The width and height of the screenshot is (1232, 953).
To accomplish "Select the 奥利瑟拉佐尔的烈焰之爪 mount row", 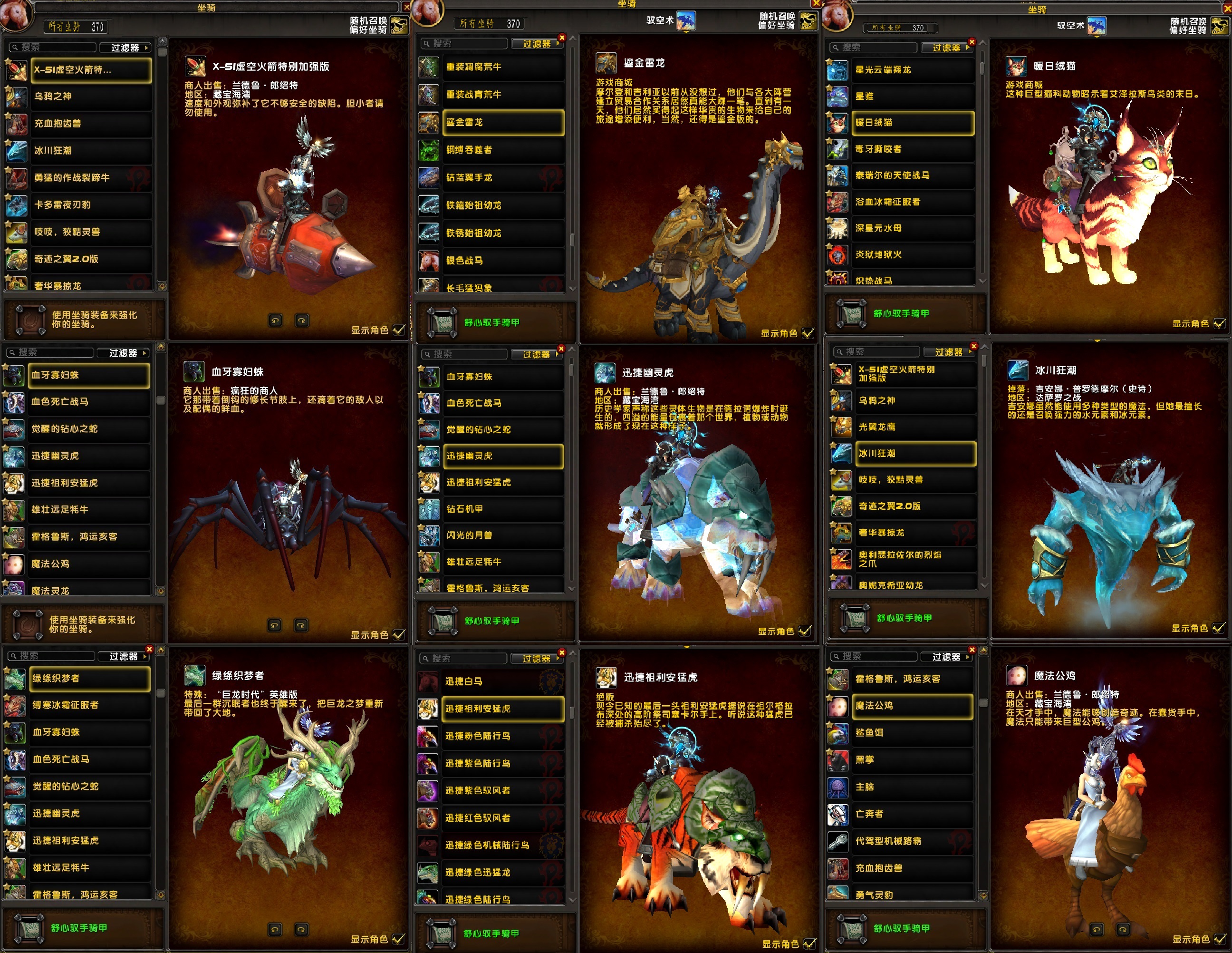I will pos(915,559).
